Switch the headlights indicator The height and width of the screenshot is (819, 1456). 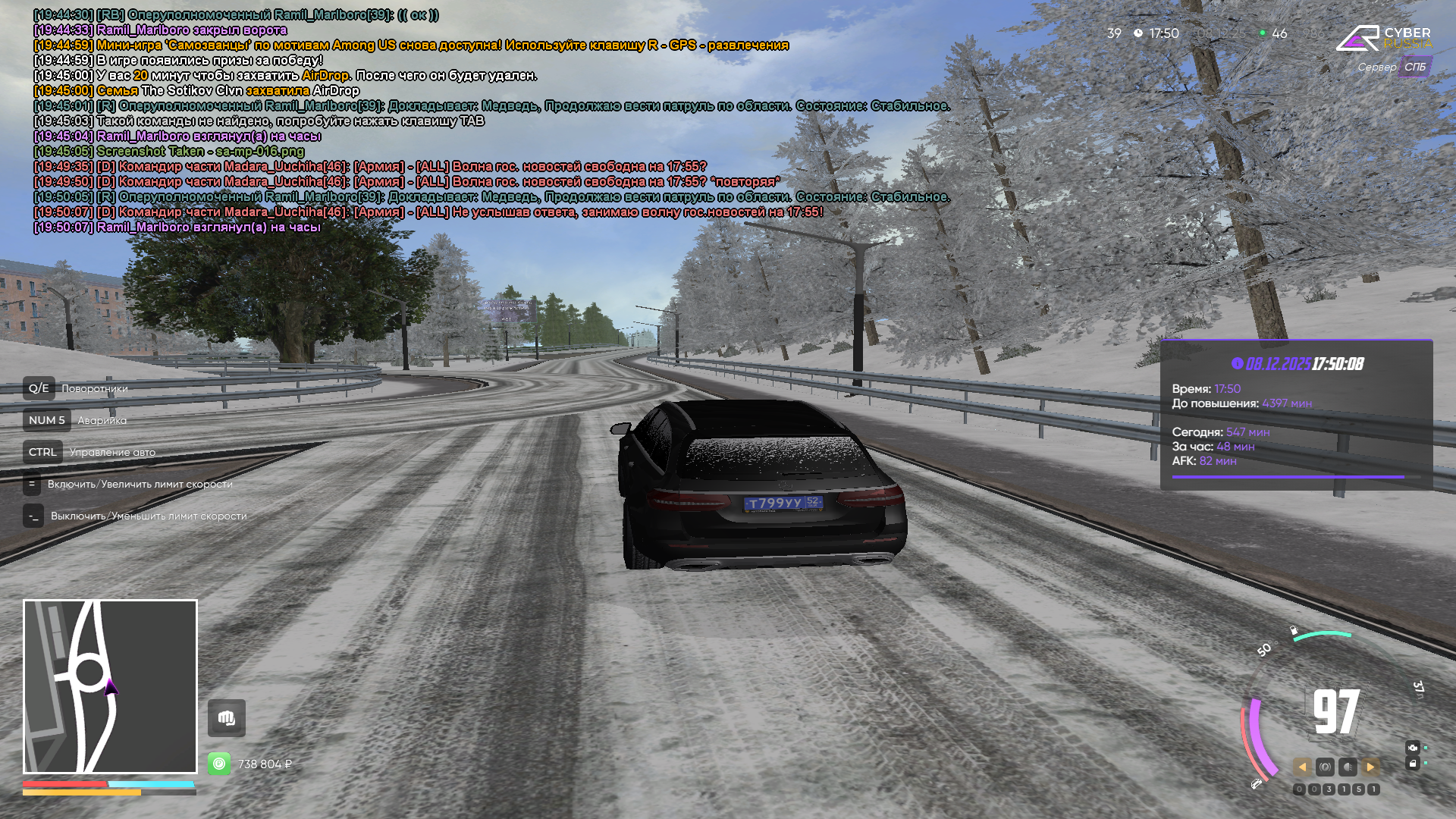tap(1348, 767)
